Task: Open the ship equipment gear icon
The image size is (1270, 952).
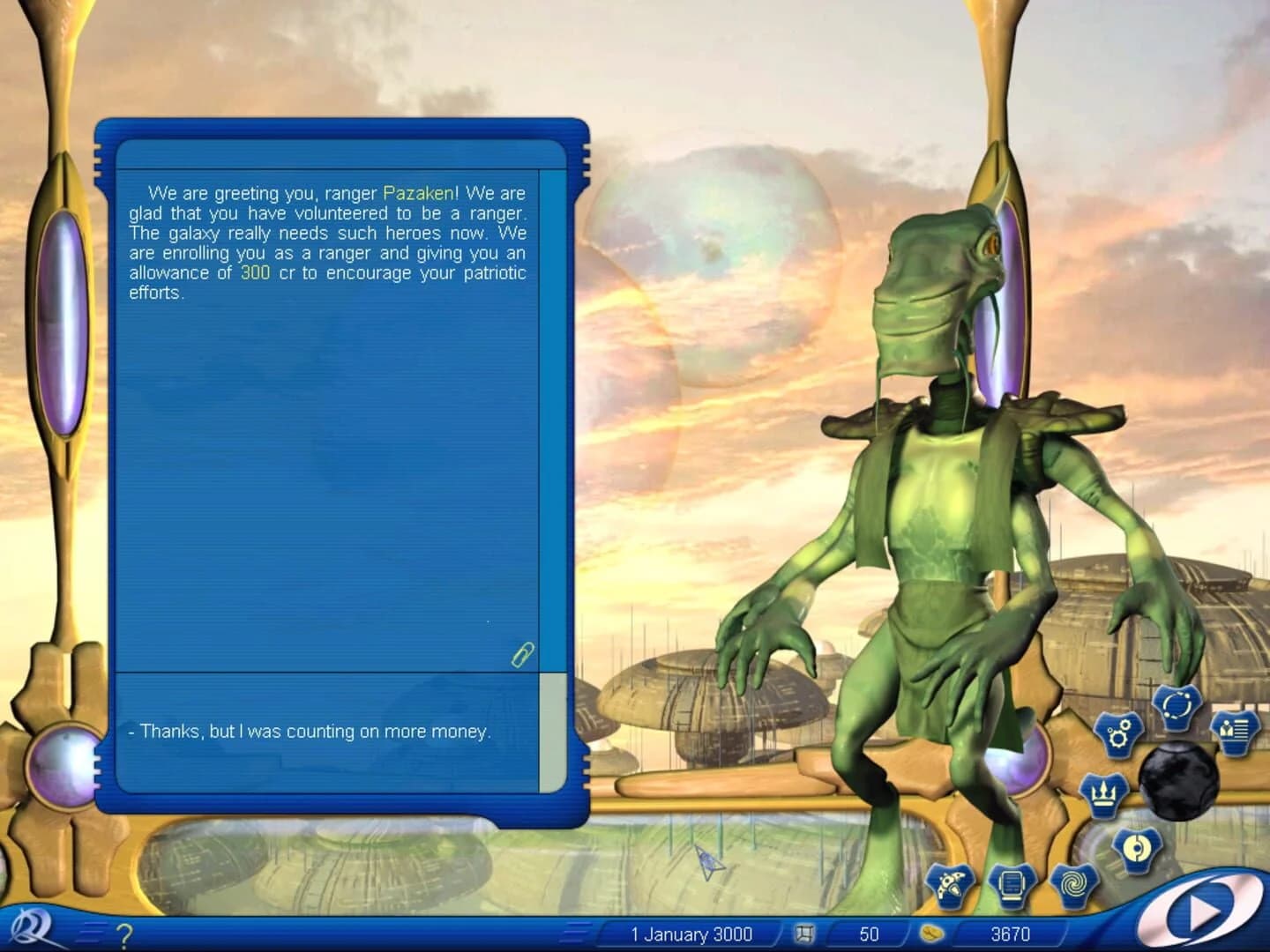Action: (1118, 733)
